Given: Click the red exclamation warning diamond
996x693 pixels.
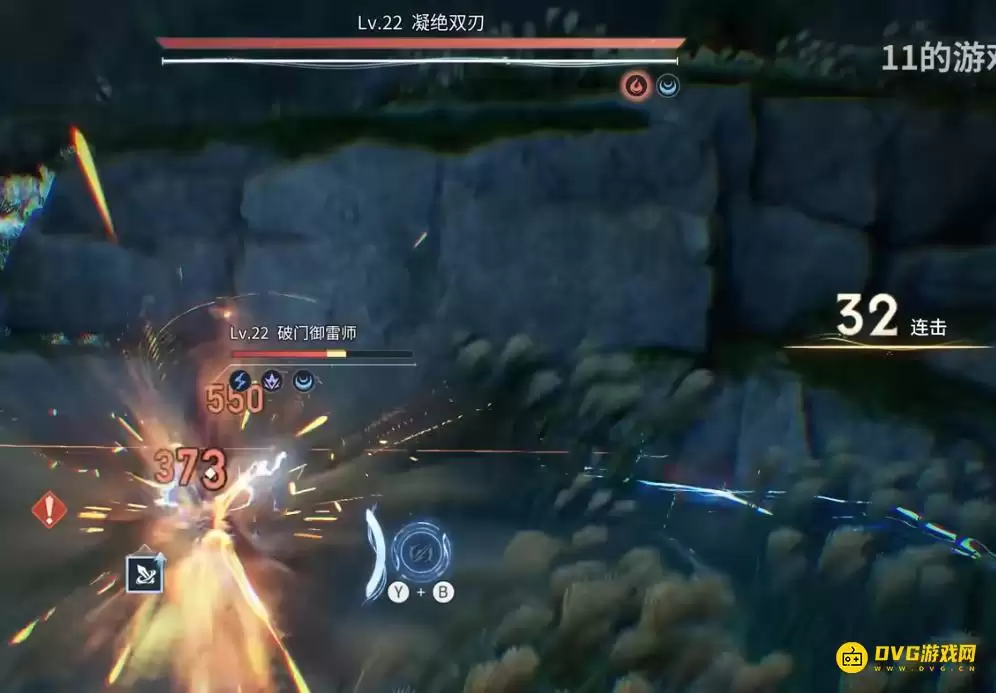Looking at the screenshot, I should (x=48, y=510).
